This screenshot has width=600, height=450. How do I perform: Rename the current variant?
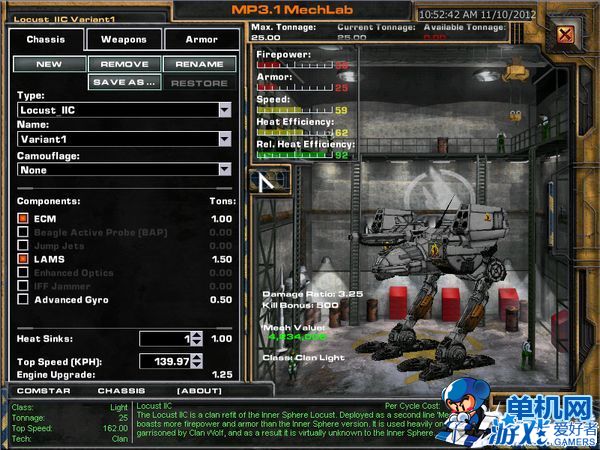[x=199, y=64]
